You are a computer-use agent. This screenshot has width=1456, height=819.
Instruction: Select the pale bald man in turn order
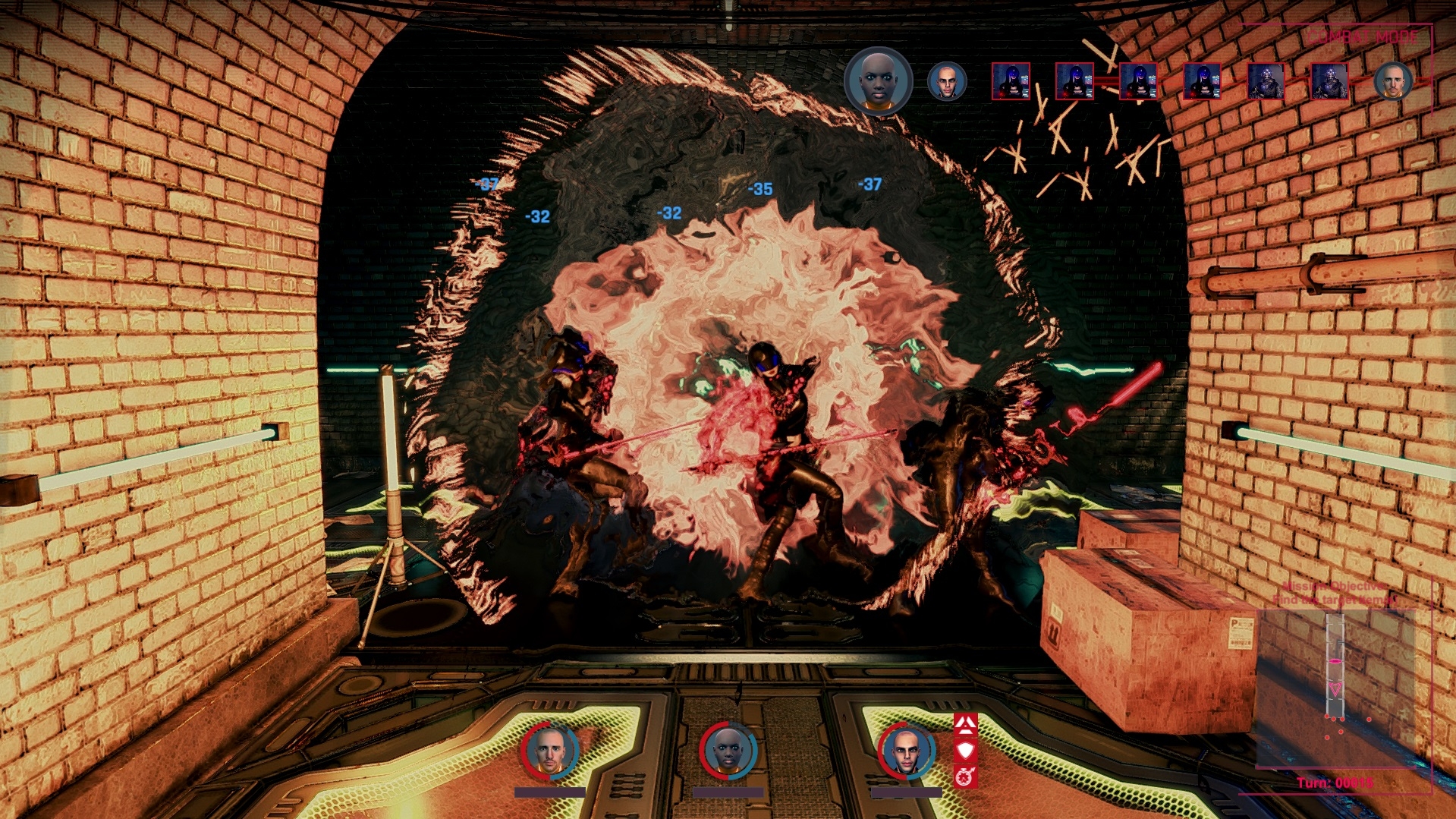coord(947,81)
